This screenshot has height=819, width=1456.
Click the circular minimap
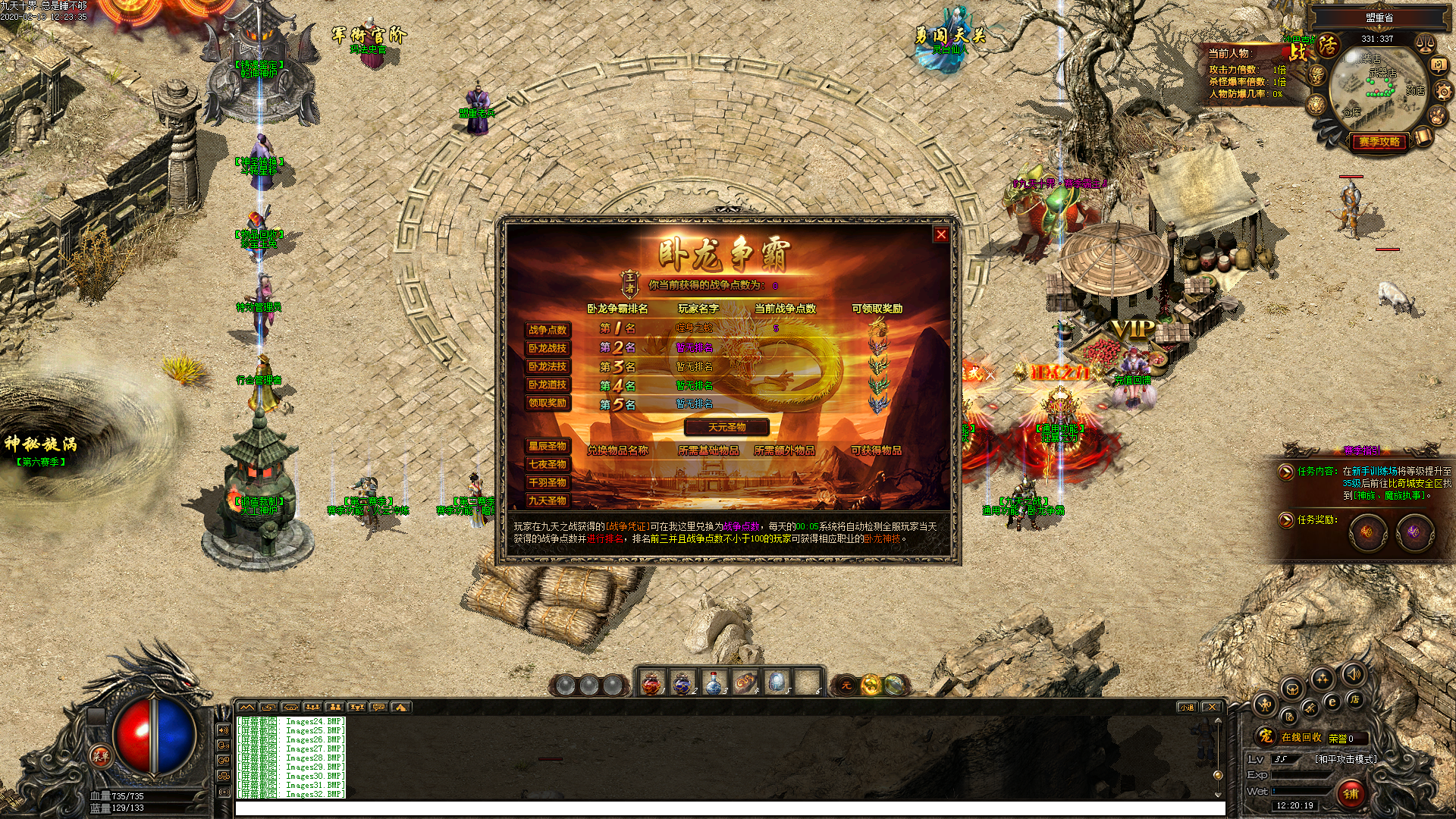pyautogui.click(x=1378, y=89)
